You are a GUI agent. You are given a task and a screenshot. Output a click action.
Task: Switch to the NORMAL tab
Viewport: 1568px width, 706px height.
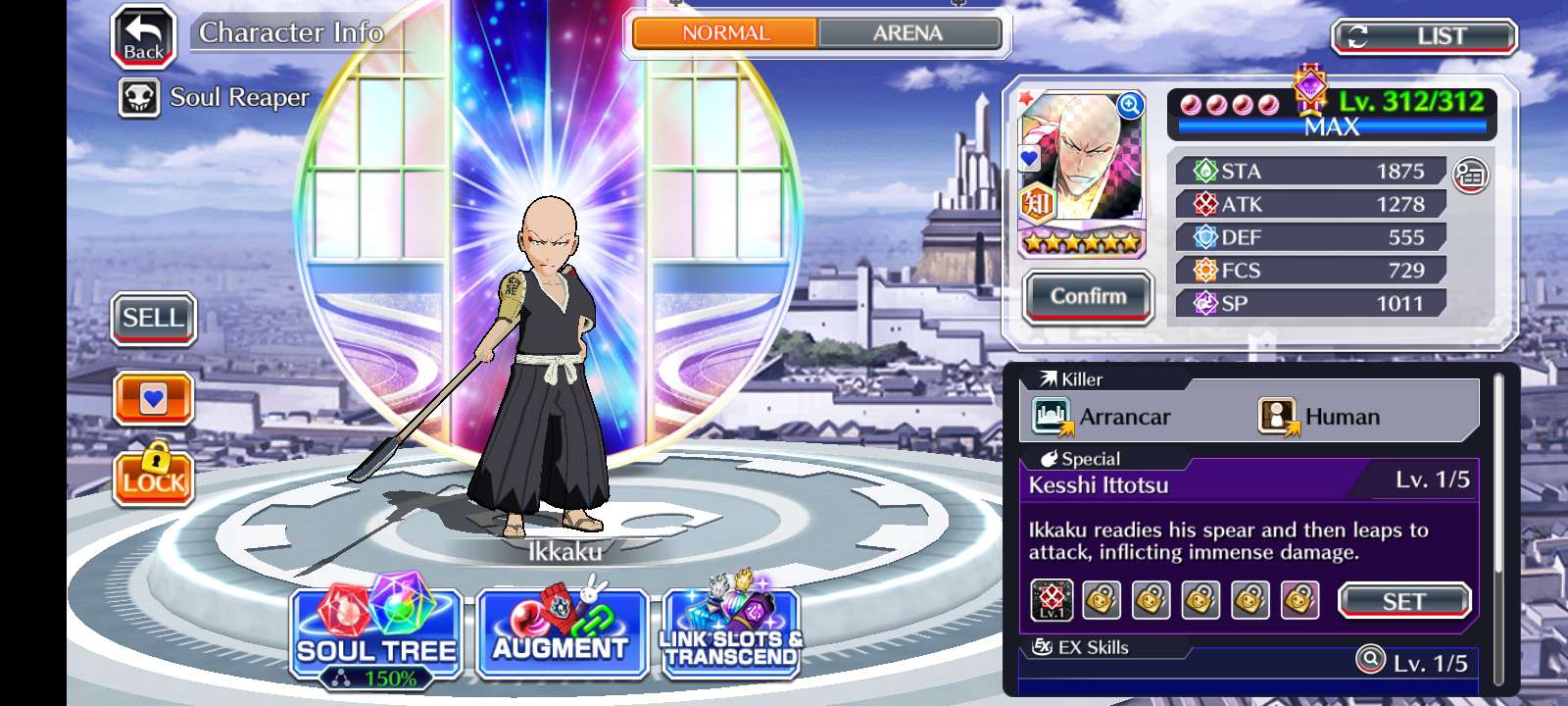click(725, 33)
